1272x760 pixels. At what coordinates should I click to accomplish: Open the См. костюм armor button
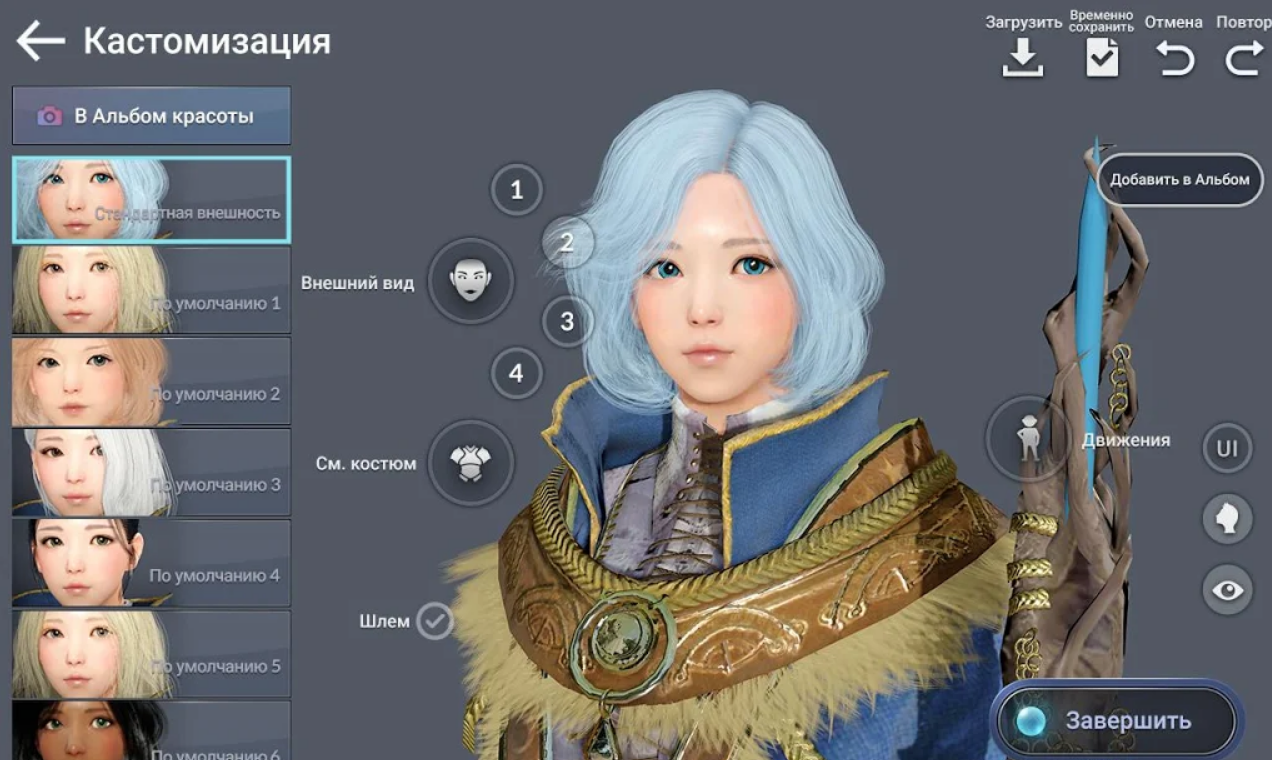(471, 463)
